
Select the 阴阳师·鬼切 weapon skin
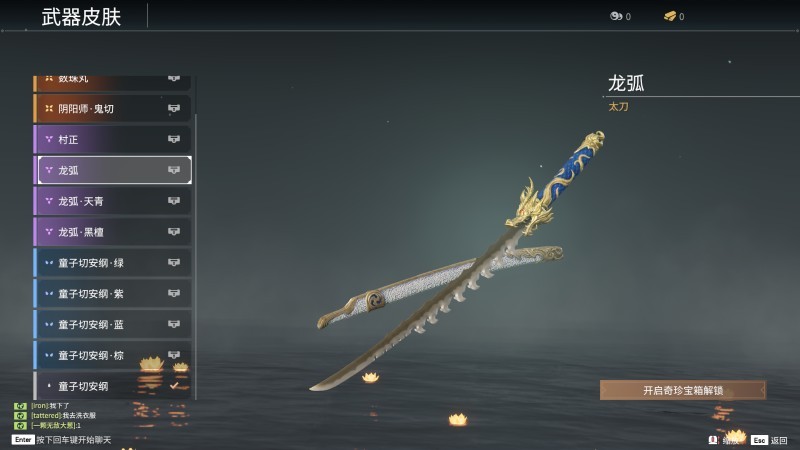pyautogui.click(x=112, y=108)
